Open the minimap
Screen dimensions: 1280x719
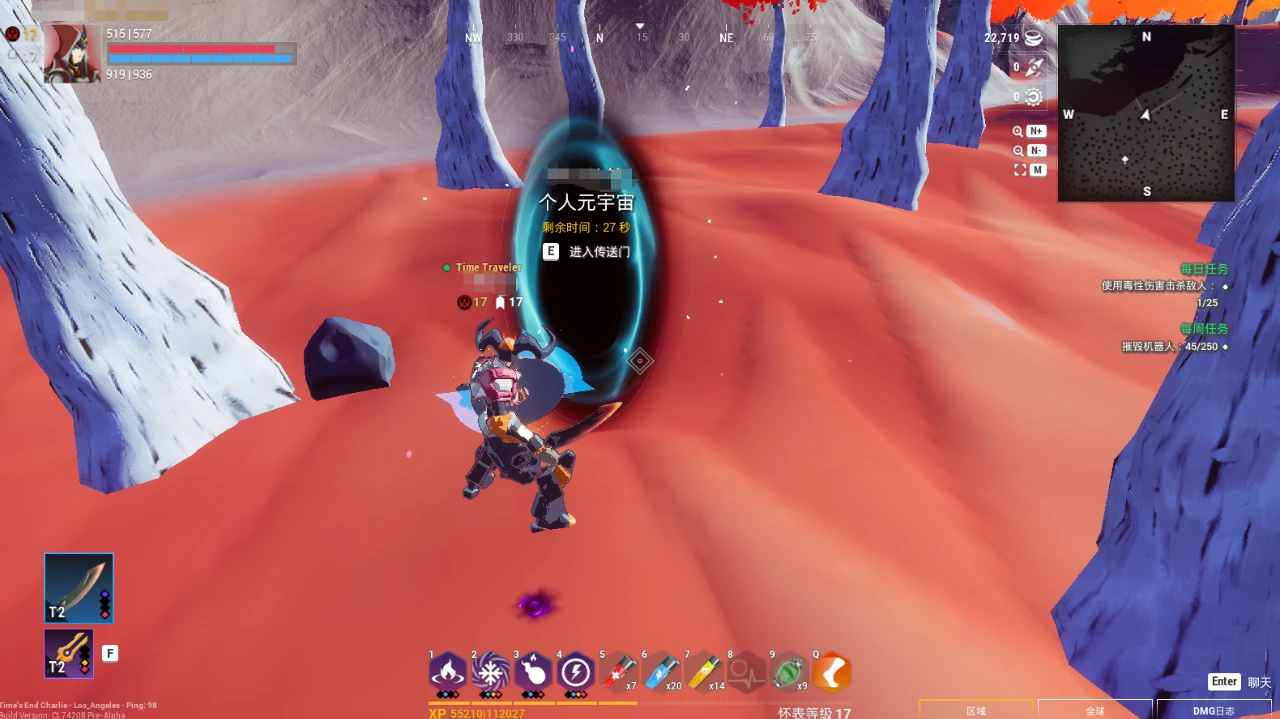click(1146, 113)
